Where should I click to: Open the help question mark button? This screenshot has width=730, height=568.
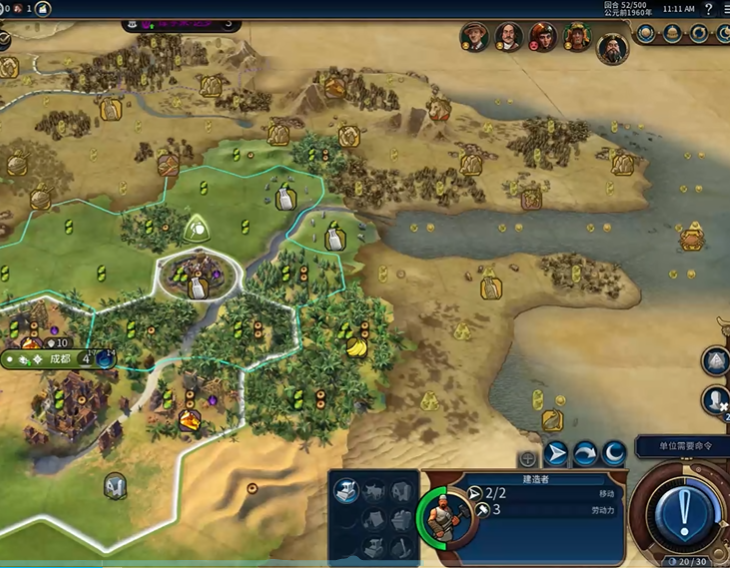(709, 8)
